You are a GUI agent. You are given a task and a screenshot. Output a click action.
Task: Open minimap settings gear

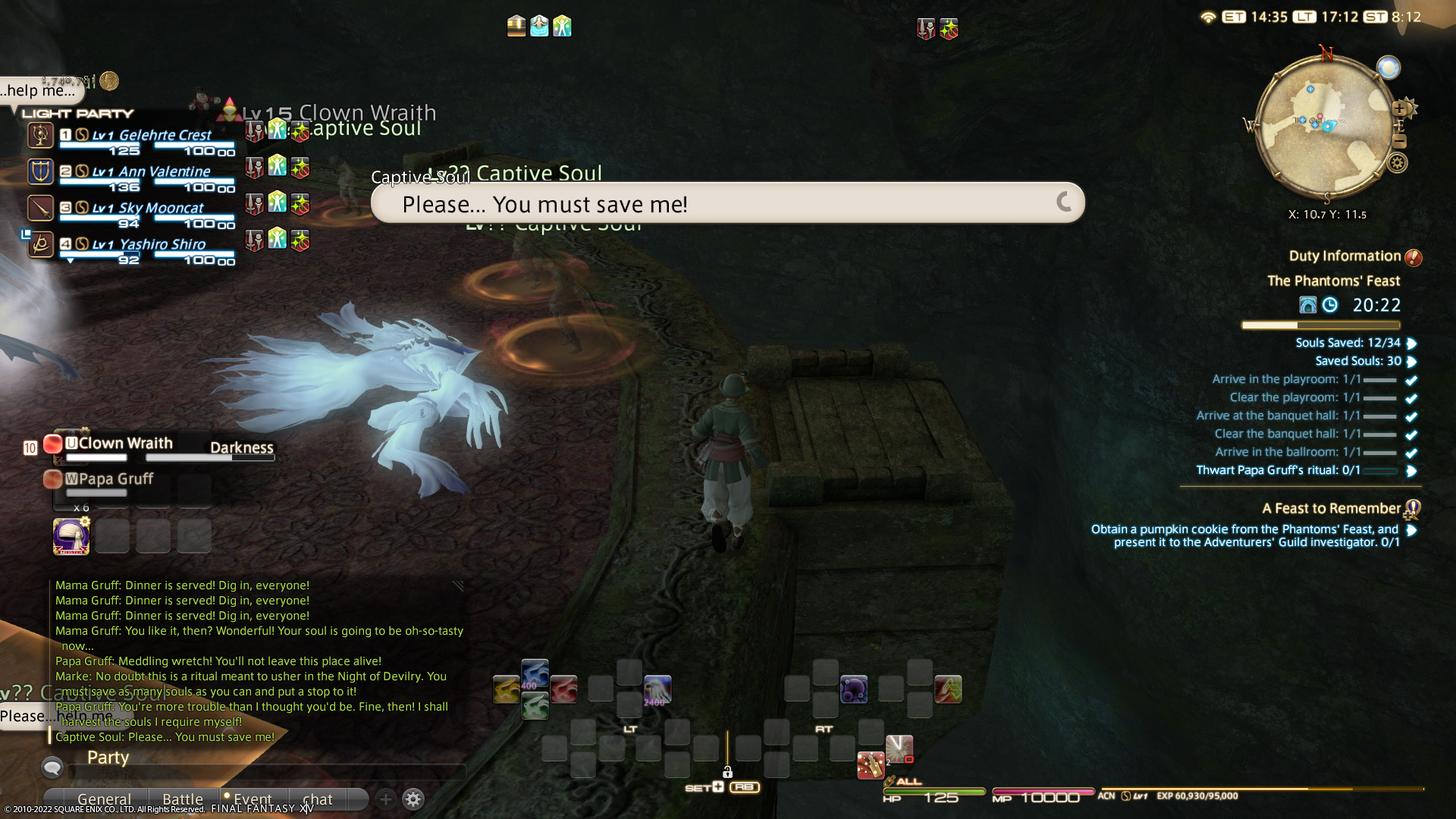(1398, 162)
